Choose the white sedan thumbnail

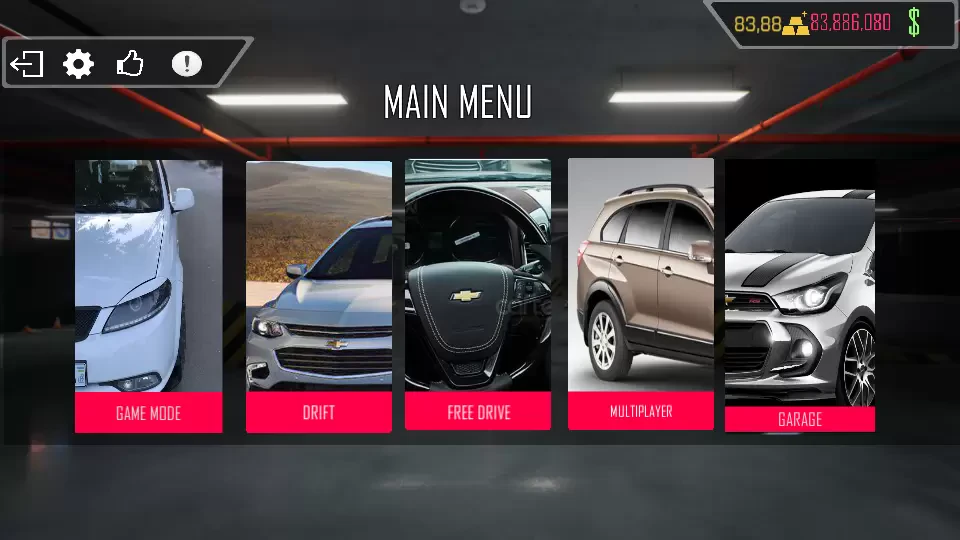[148, 275]
